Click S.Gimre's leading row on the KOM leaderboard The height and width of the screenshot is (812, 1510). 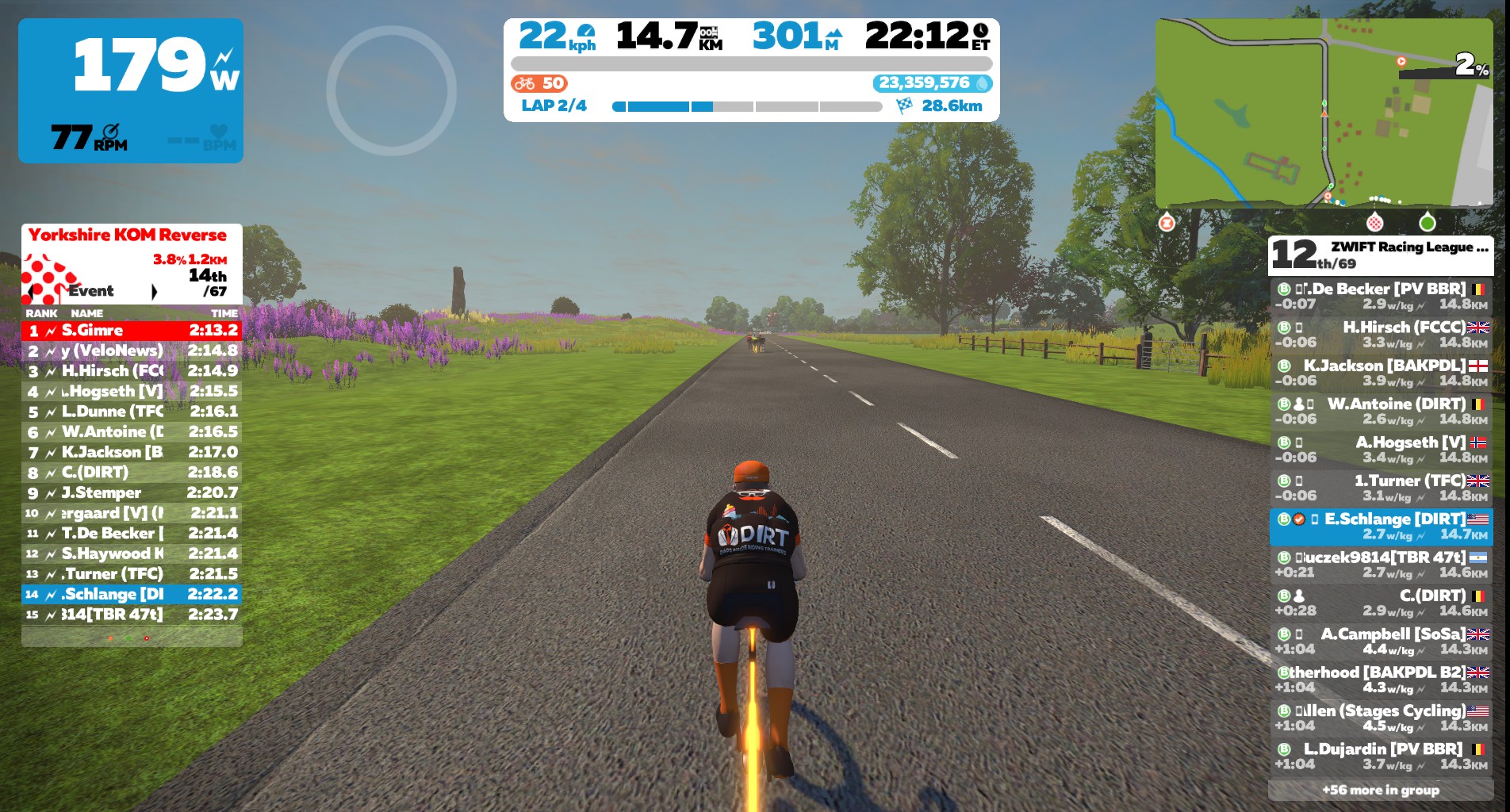(131, 331)
